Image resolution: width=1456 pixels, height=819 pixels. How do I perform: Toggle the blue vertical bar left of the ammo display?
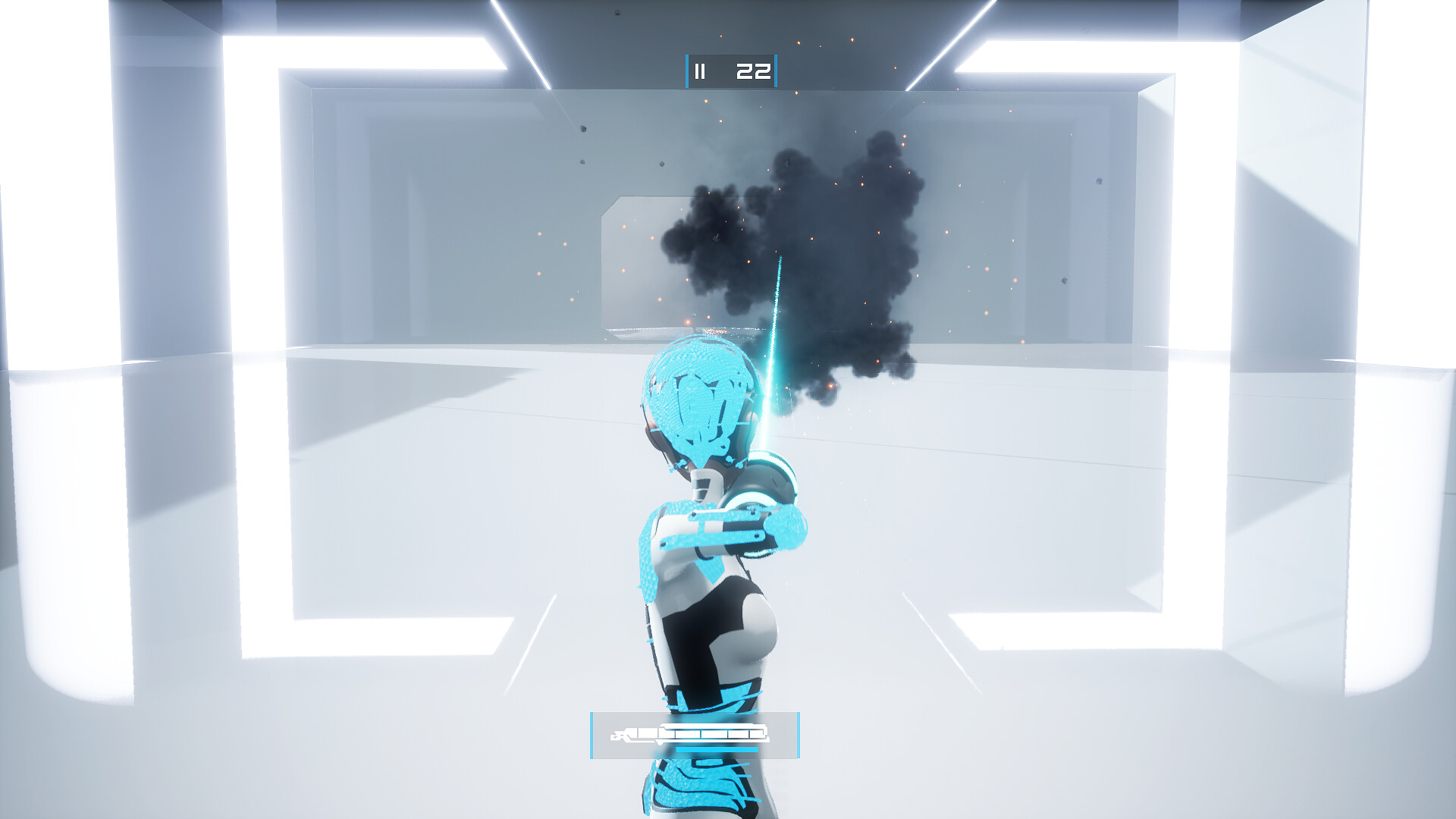(x=591, y=736)
